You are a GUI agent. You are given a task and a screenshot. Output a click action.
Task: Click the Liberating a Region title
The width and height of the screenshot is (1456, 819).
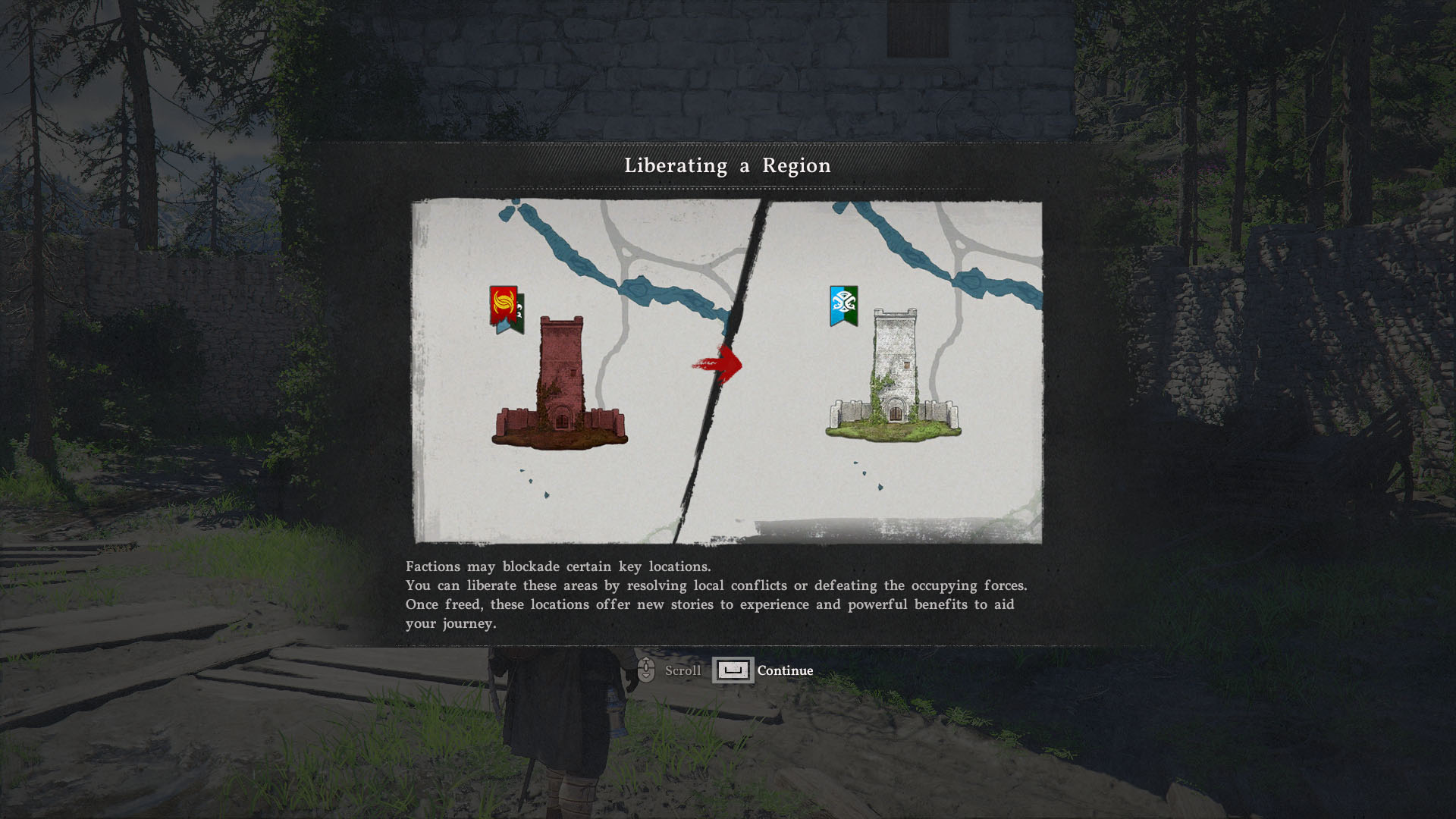click(x=727, y=165)
